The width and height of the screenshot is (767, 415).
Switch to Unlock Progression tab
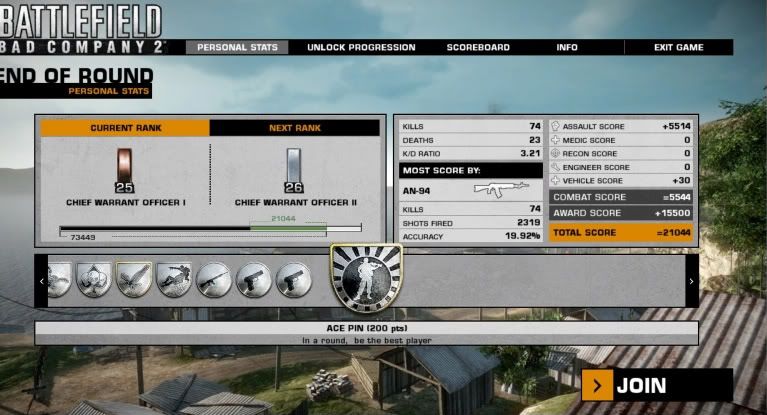pyautogui.click(x=361, y=47)
